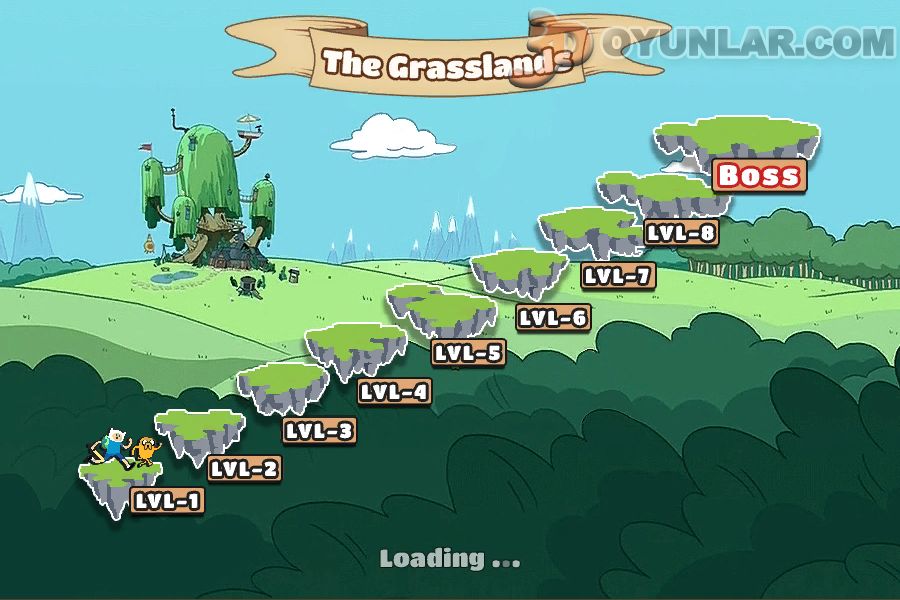Choose level LVL-2 on the map
Image resolution: width=900 pixels, height=600 pixels.
point(243,468)
